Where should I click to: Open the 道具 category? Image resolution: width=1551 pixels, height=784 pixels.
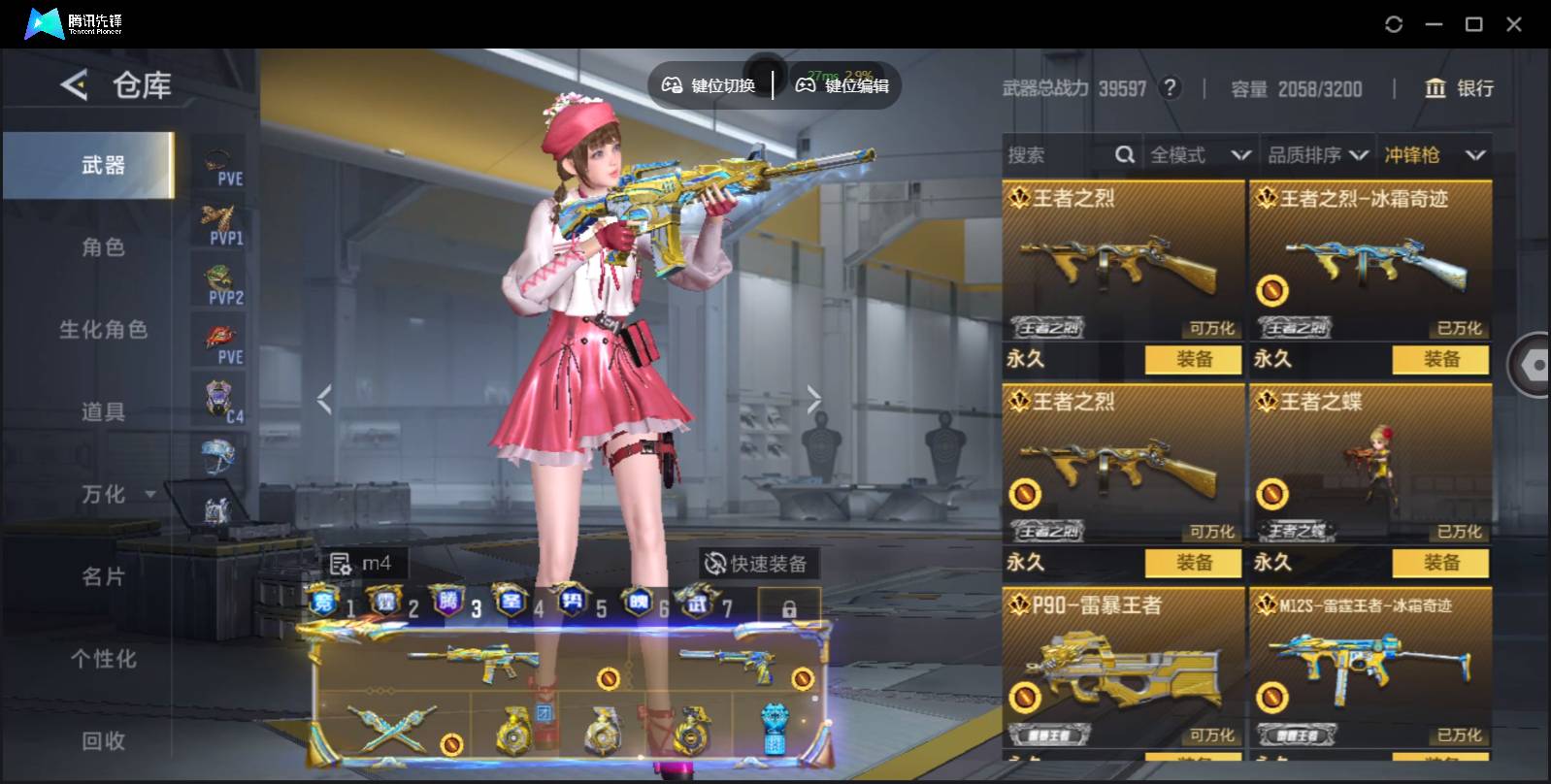pos(103,412)
